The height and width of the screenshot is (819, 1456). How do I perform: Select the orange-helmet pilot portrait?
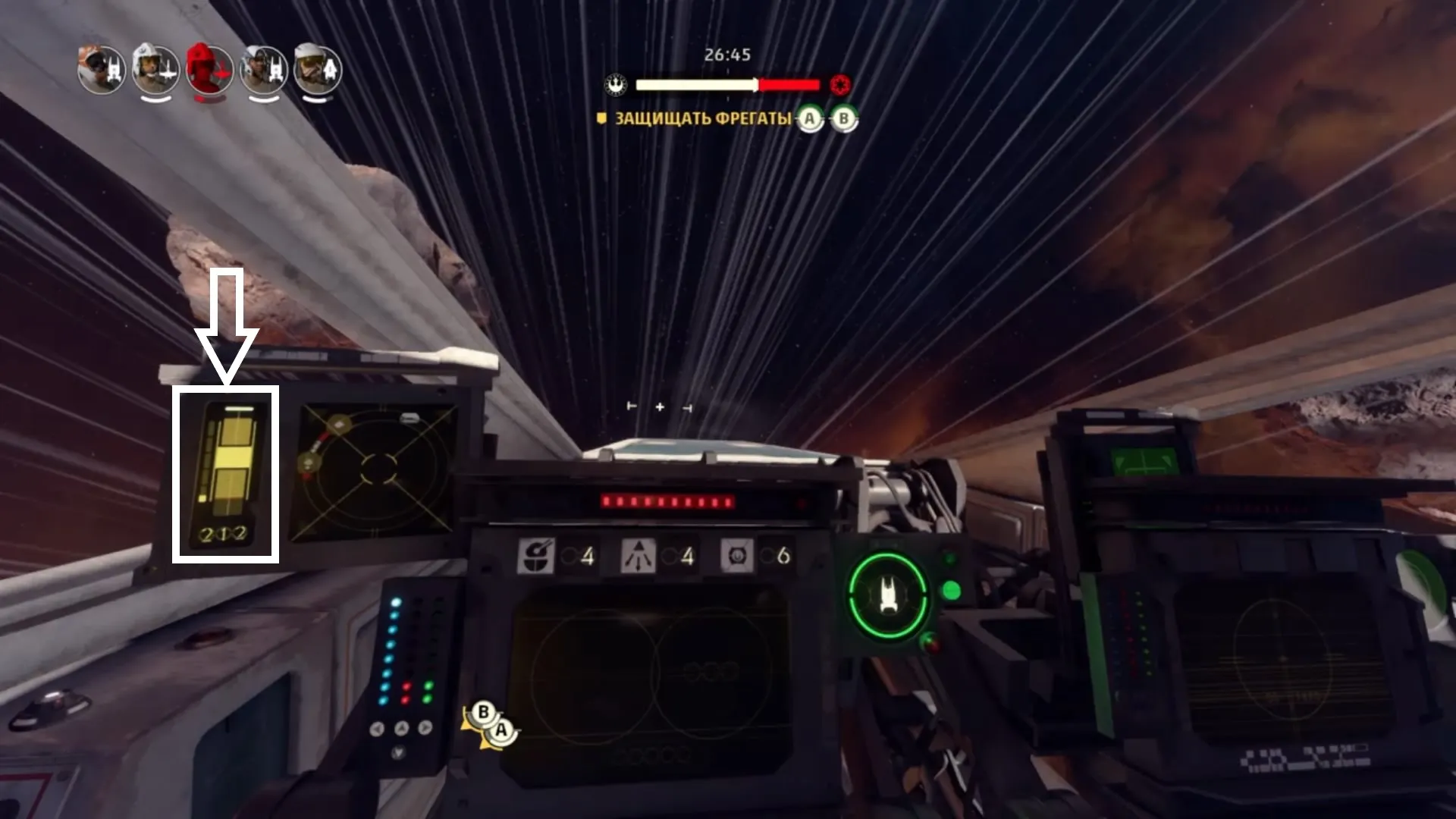[x=102, y=71]
